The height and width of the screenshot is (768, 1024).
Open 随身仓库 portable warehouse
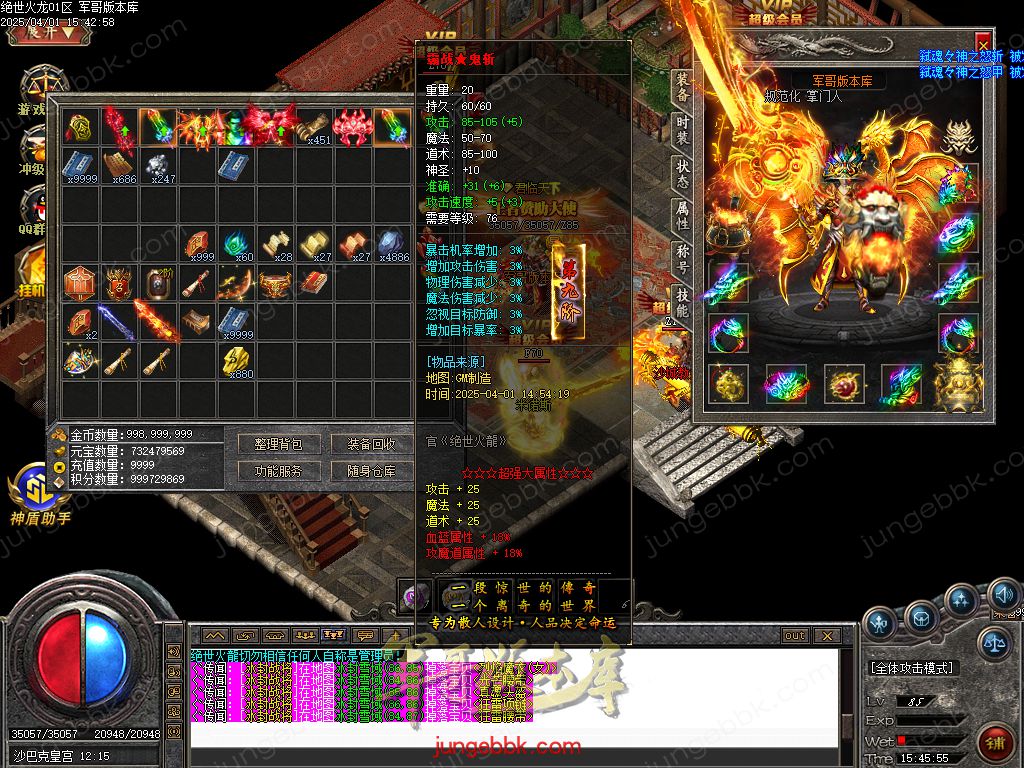tap(372, 470)
